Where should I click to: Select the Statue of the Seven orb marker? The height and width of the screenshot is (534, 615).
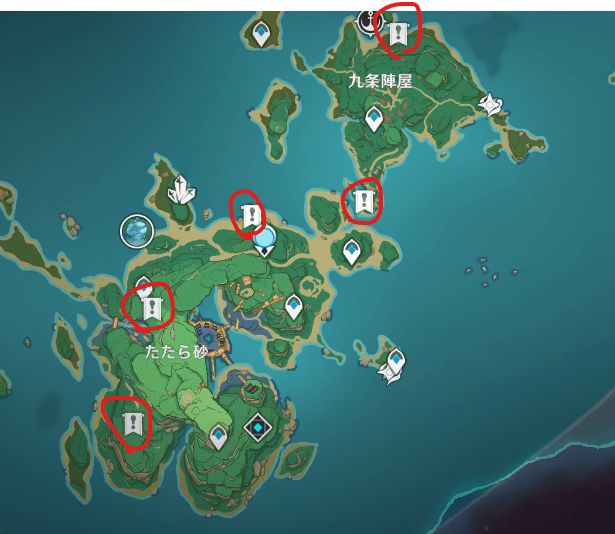pos(265,238)
